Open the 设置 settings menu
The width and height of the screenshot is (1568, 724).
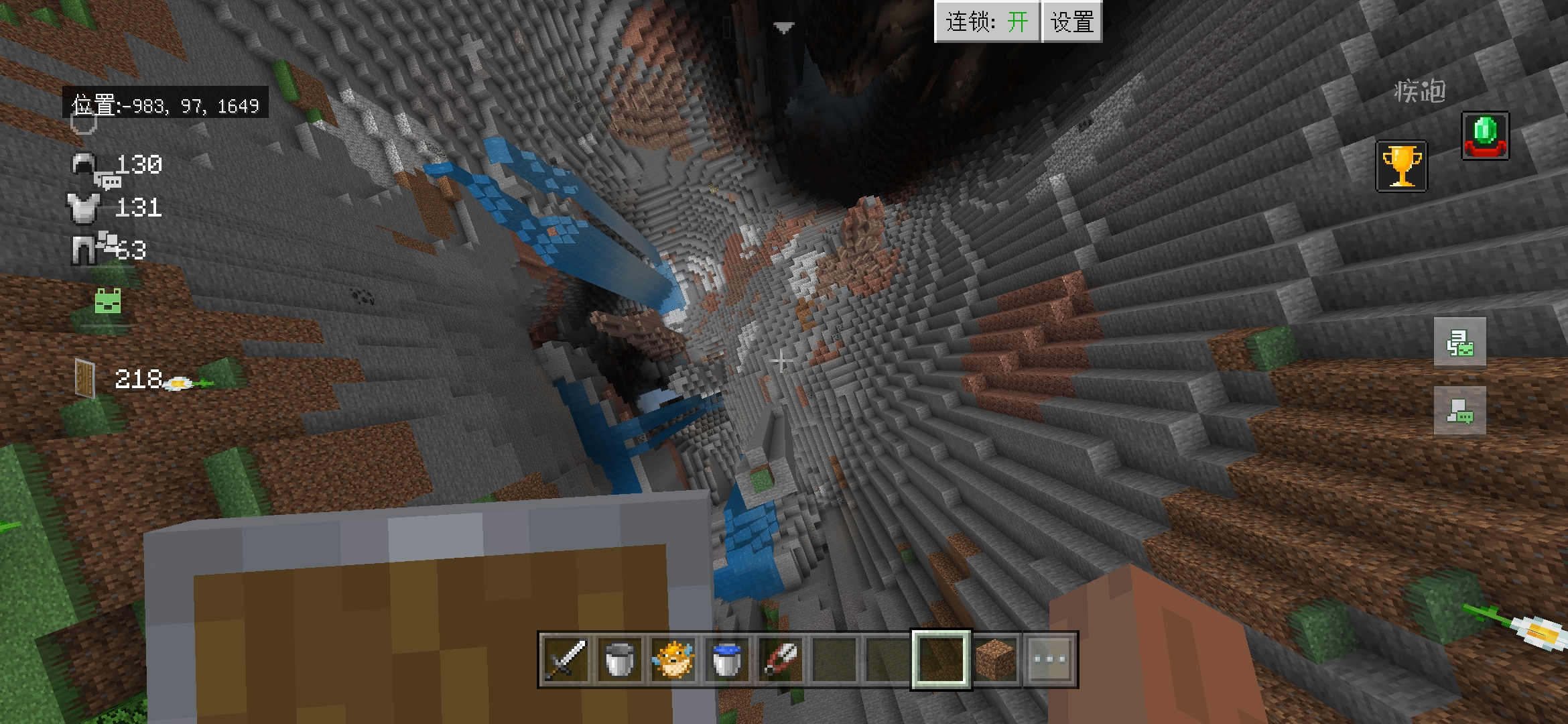pyautogui.click(x=1071, y=21)
